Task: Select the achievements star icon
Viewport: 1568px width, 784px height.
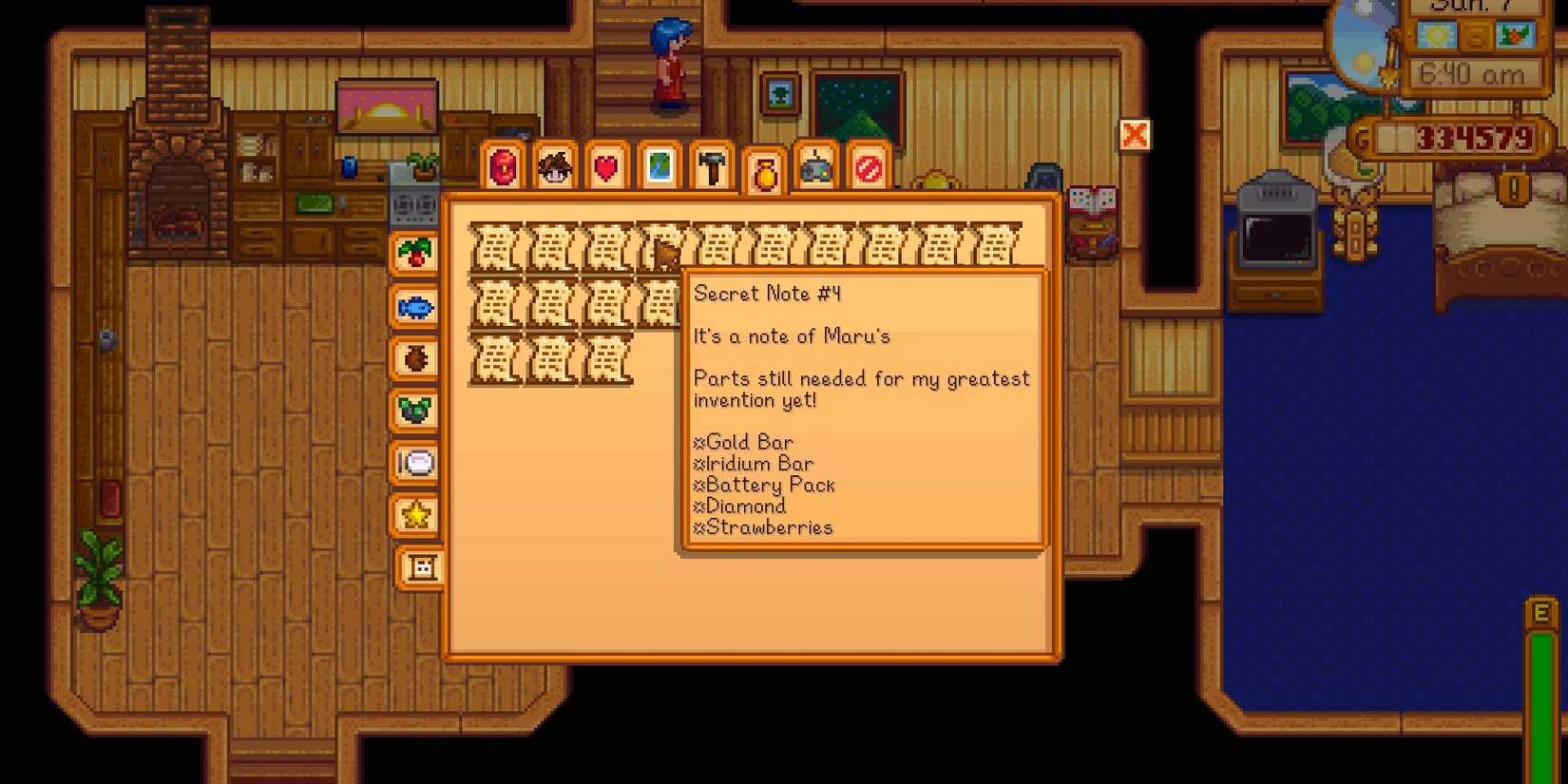Action: click(x=418, y=516)
